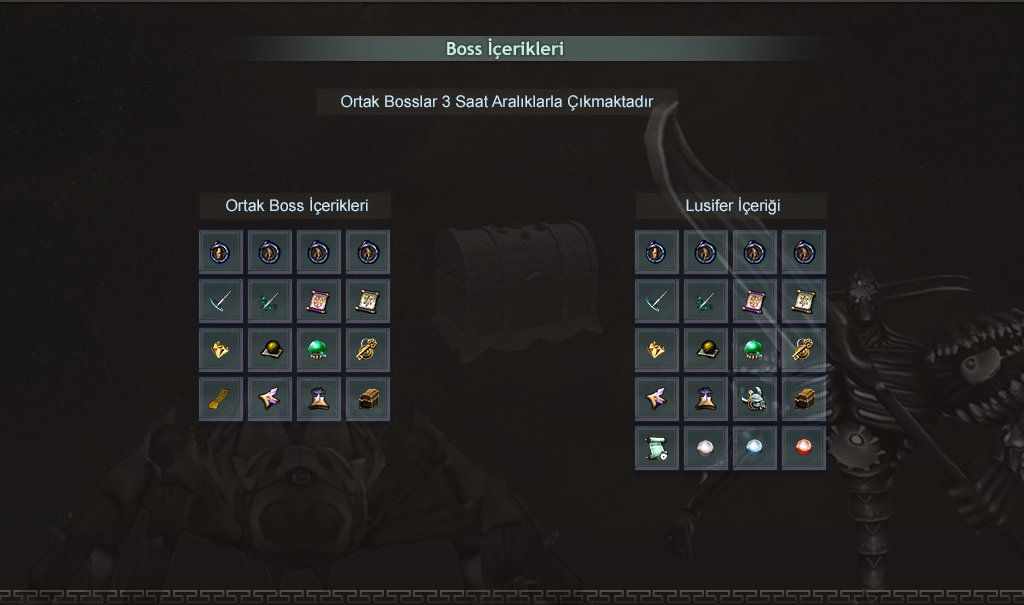
Task: Pick the blue pearl item slot
Action: [755, 448]
